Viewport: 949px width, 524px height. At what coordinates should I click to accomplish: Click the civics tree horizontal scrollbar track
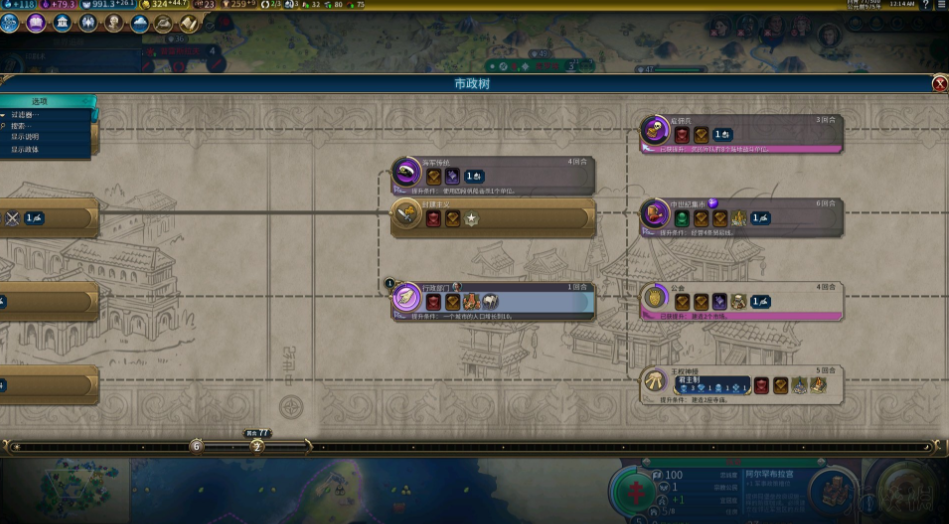(x=600, y=446)
